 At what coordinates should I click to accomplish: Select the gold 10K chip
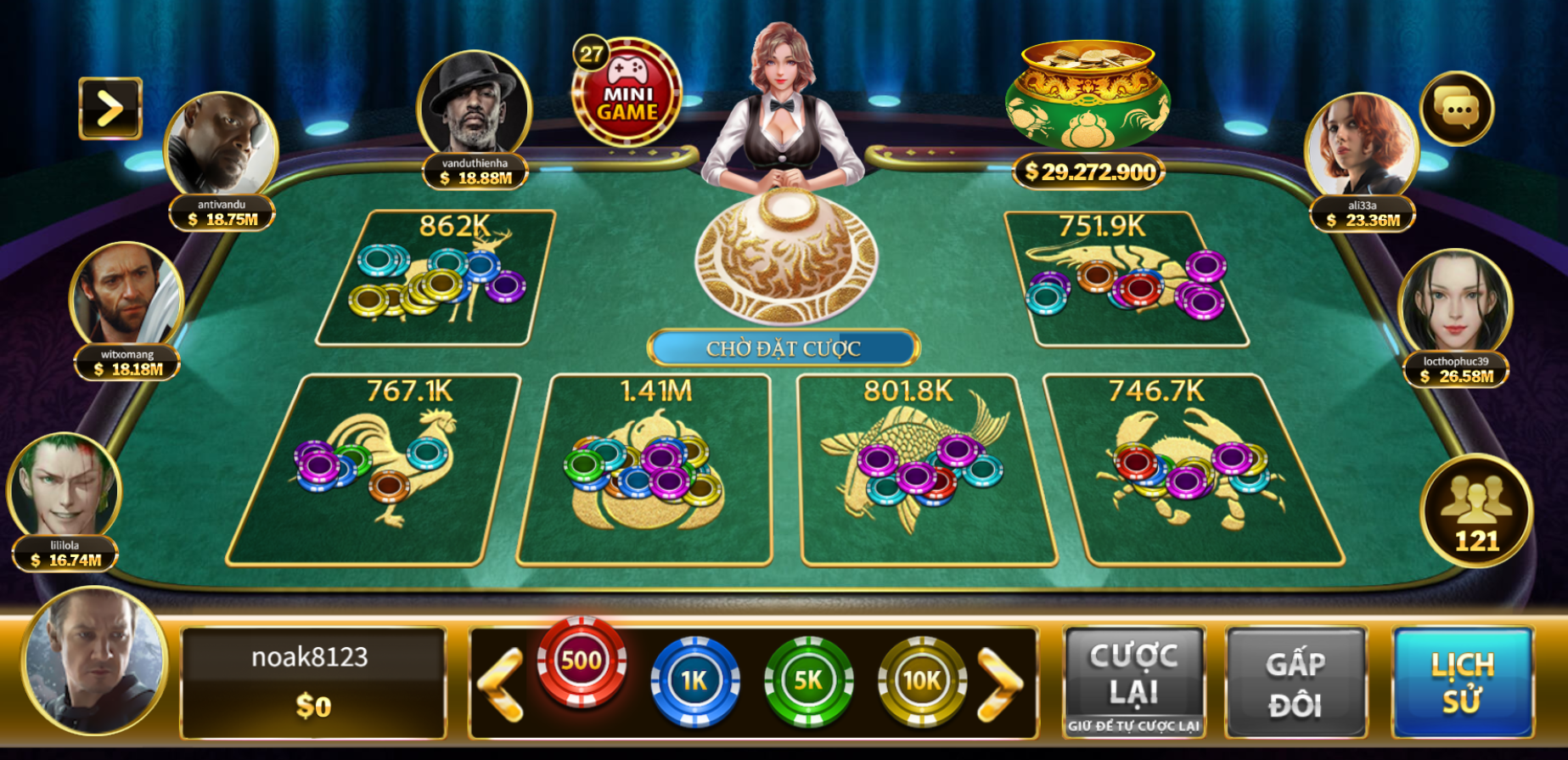[922, 680]
